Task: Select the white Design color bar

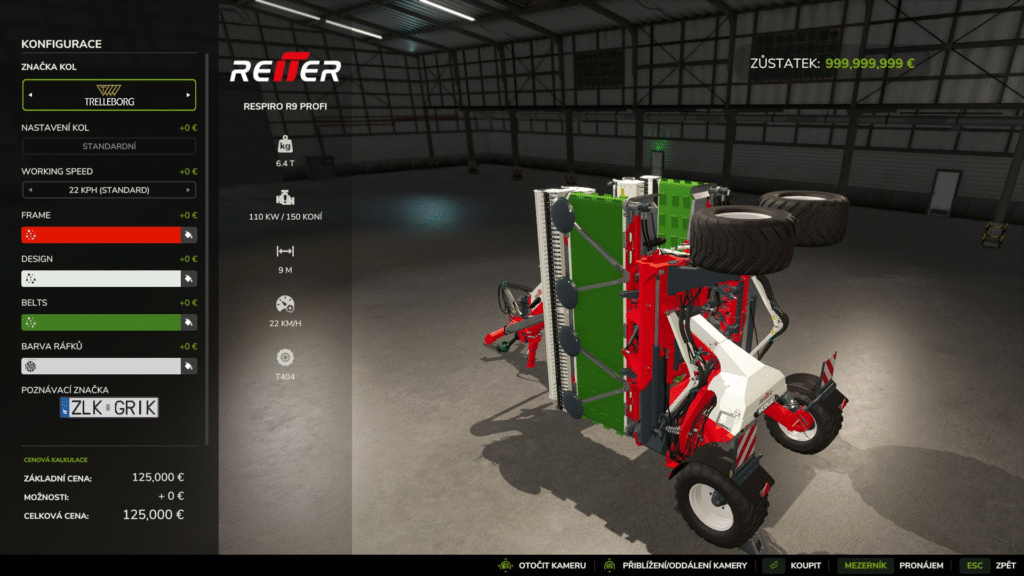Action: click(x=100, y=278)
